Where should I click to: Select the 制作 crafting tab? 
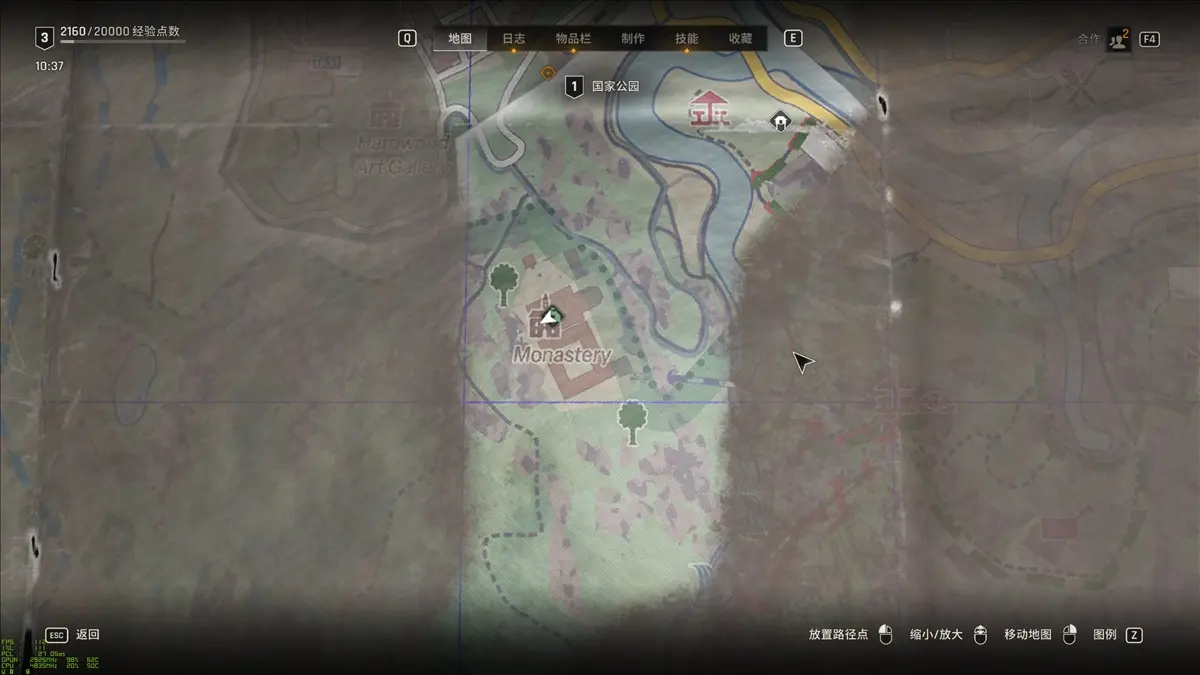[632, 39]
